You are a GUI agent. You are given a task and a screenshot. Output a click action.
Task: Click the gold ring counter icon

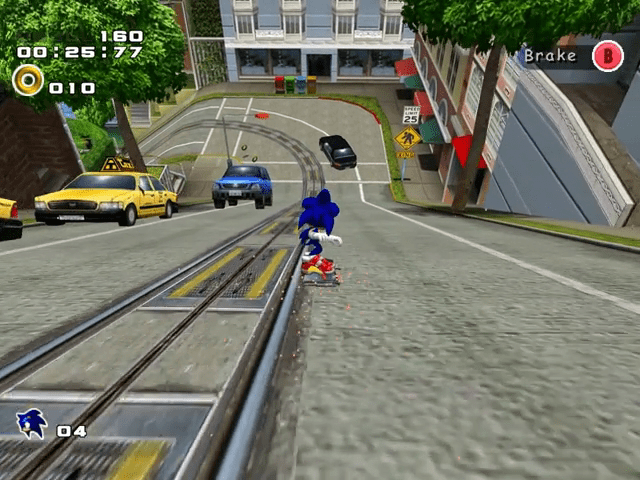point(28,80)
